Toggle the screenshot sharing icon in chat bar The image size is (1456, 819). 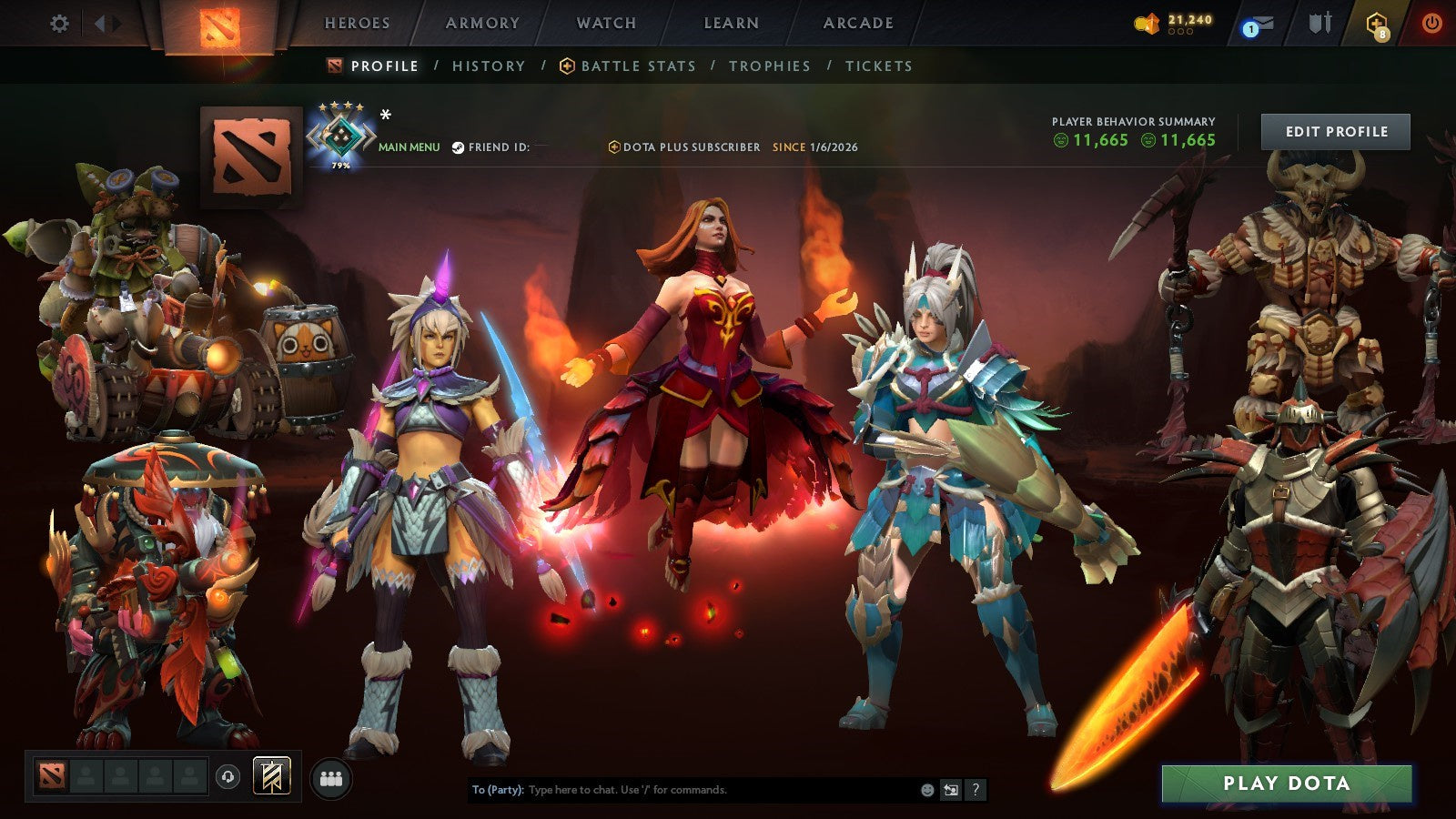tap(949, 791)
